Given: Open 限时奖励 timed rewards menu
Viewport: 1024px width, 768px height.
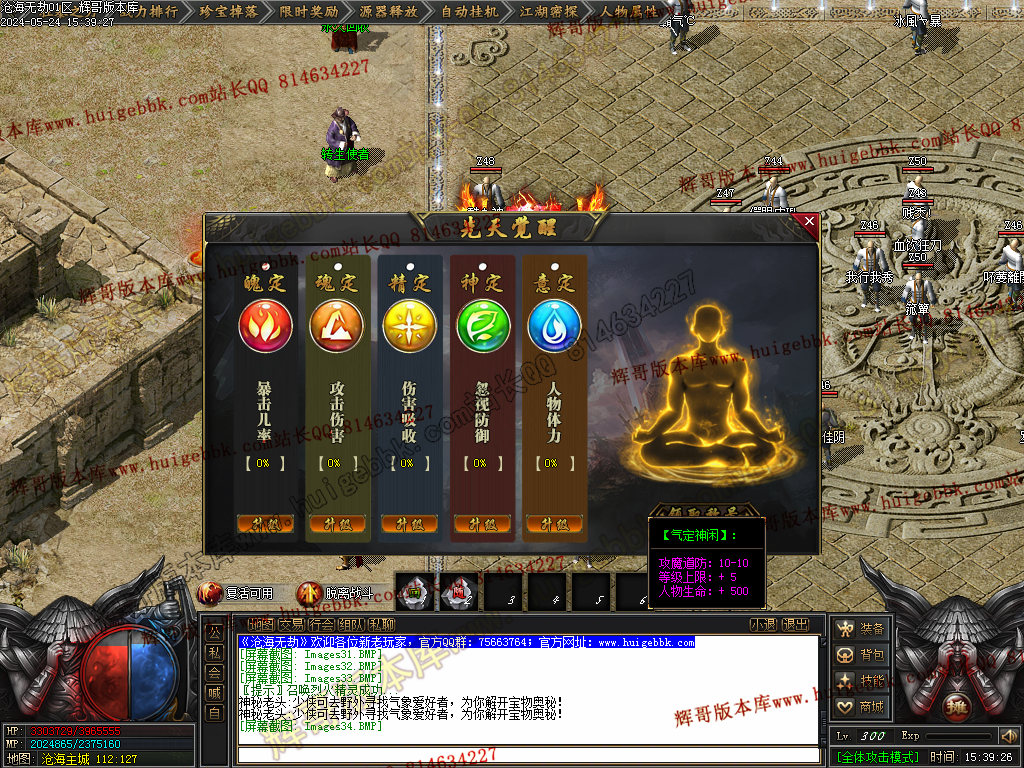Looking at the screenshot, I should 307,12.
